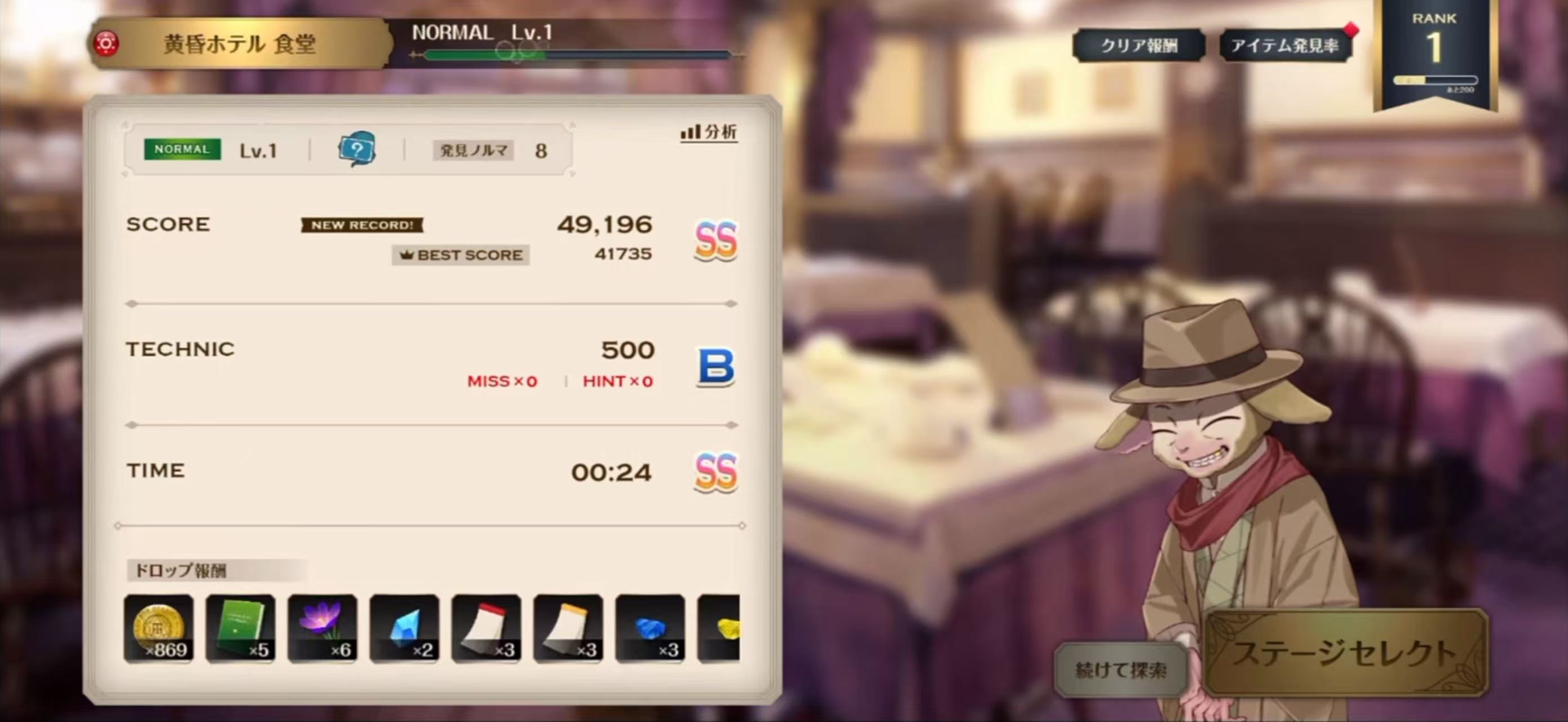
Task: Select the dark blue gem x3 reward
Action: [x=650, y=628]
